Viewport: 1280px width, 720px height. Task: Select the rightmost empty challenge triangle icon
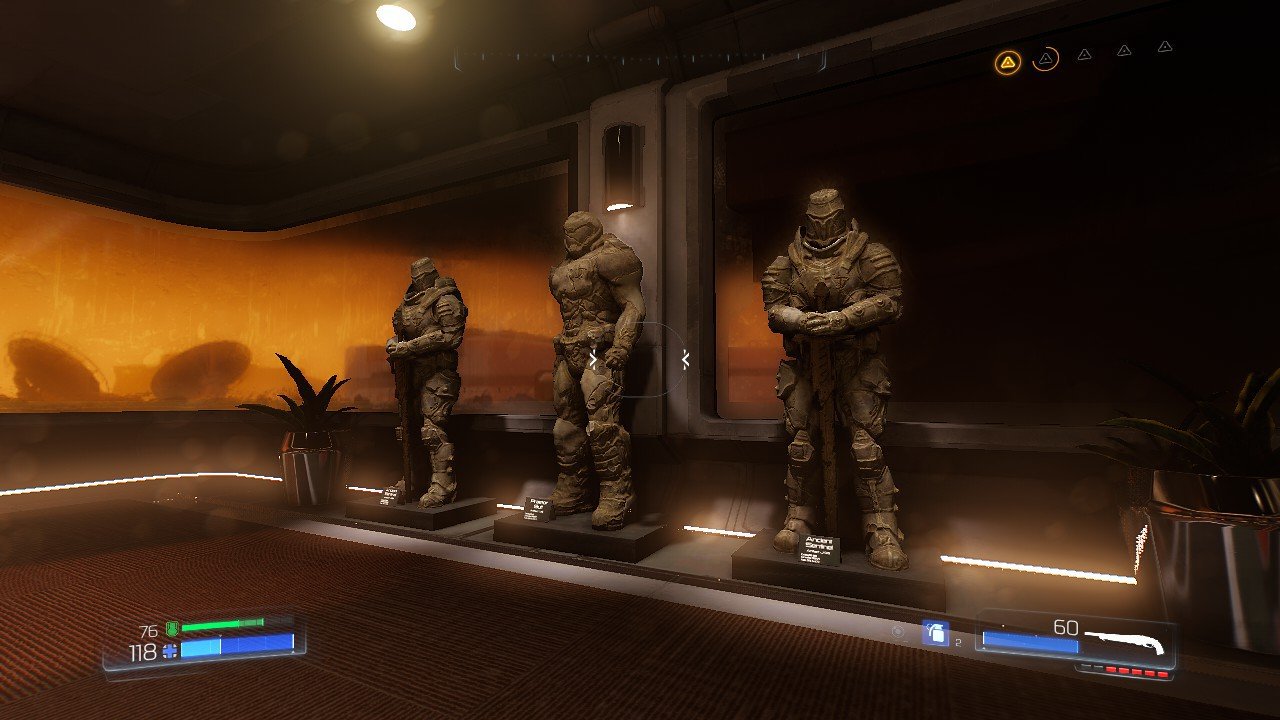click(x=1164, y=47)
